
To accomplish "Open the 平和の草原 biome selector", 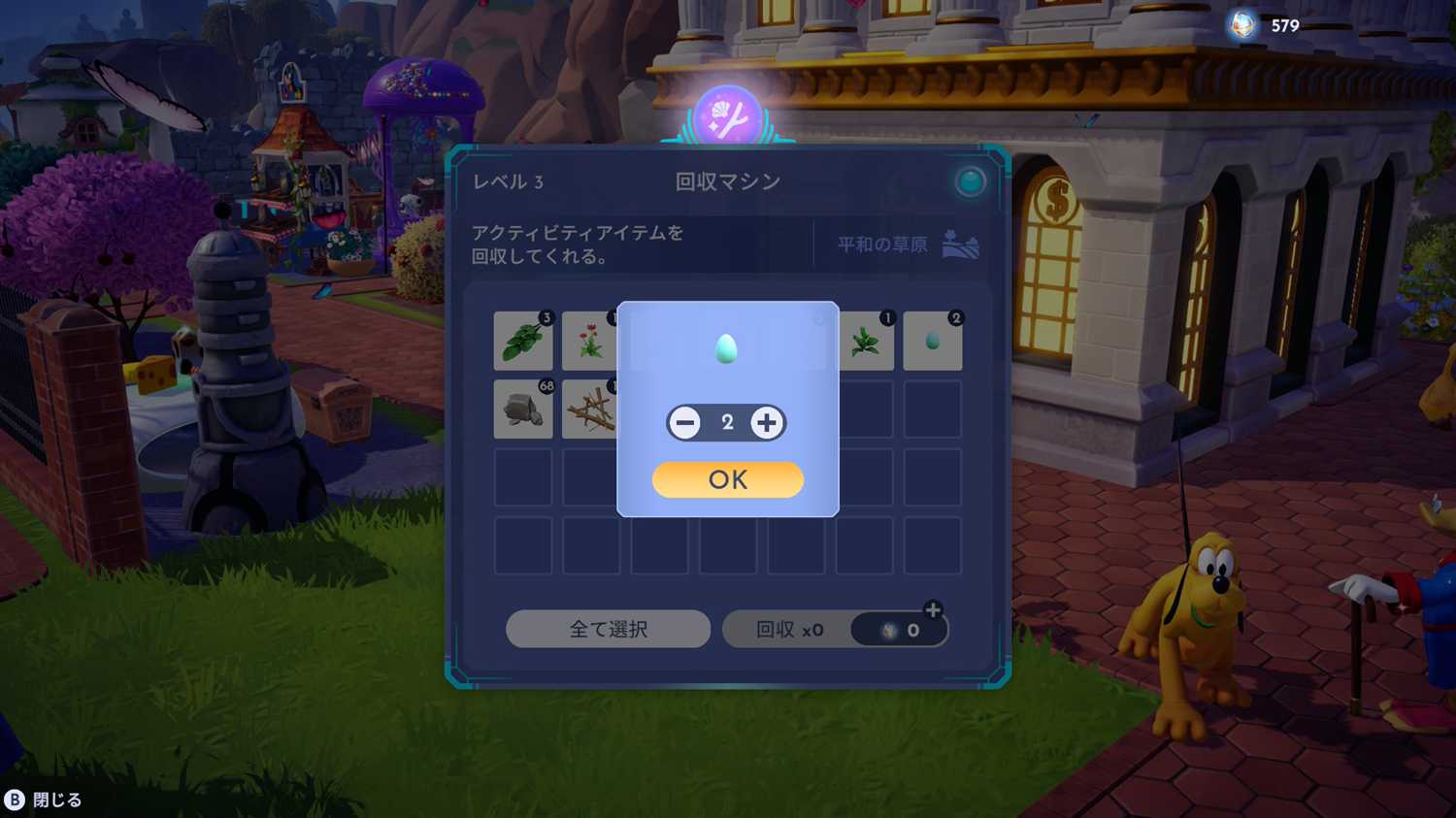I will (x=907, y=245).
